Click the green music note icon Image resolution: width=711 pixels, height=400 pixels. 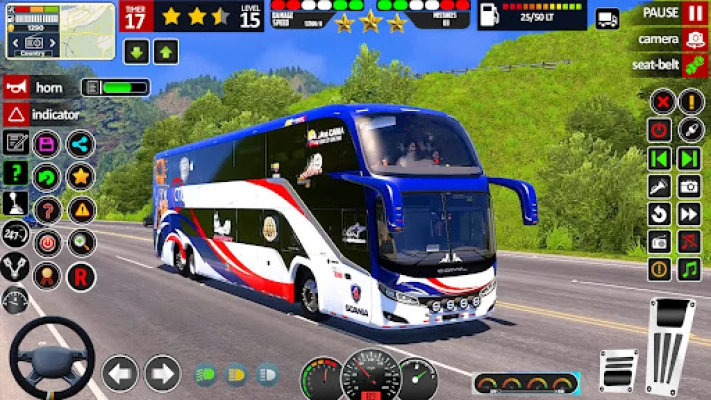690,269
